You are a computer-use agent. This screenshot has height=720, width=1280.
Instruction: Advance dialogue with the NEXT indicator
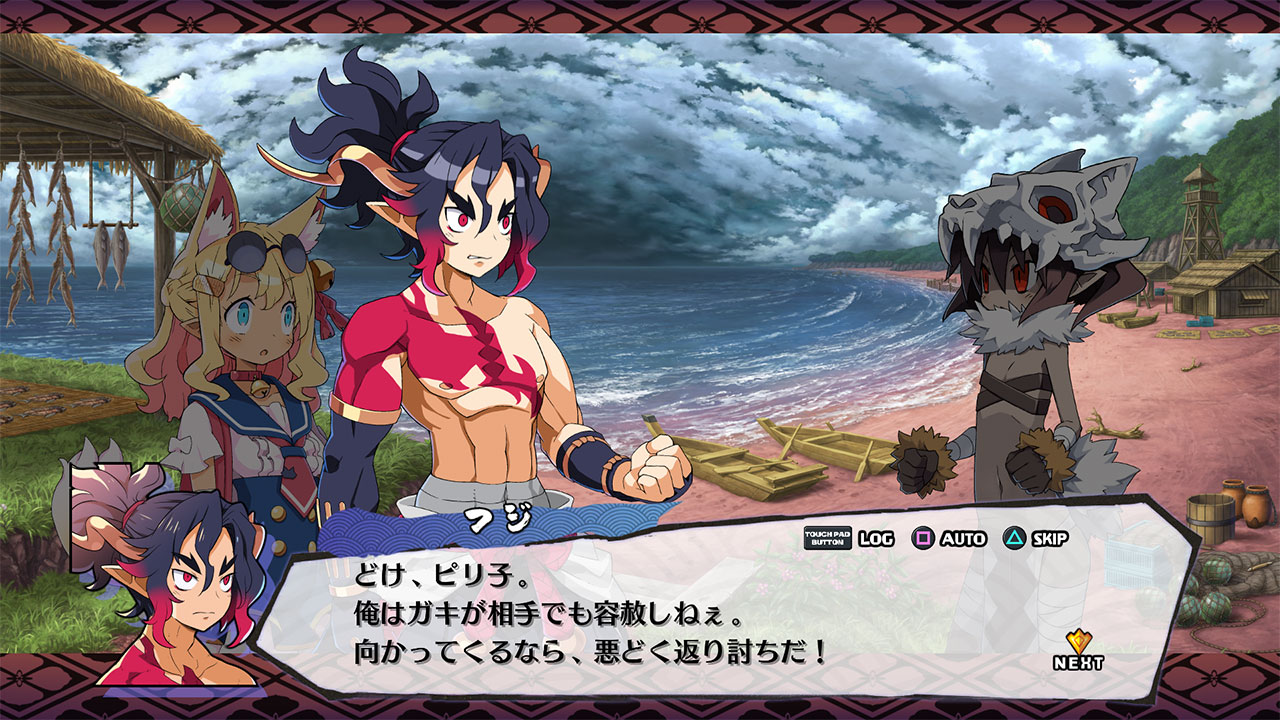tap(1078, 651)
